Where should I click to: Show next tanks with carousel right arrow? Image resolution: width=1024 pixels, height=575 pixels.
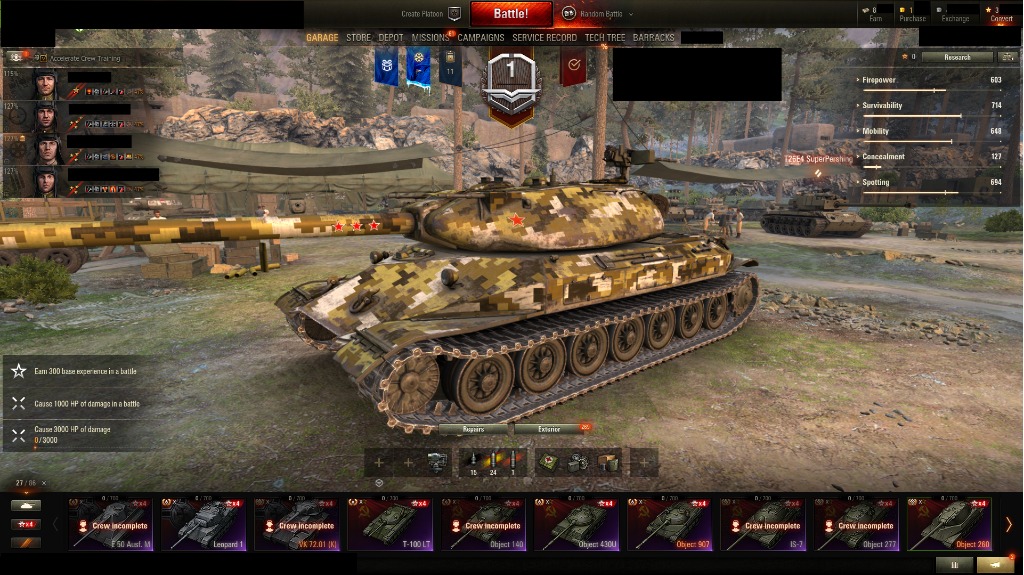click(x=1009, y=524)
